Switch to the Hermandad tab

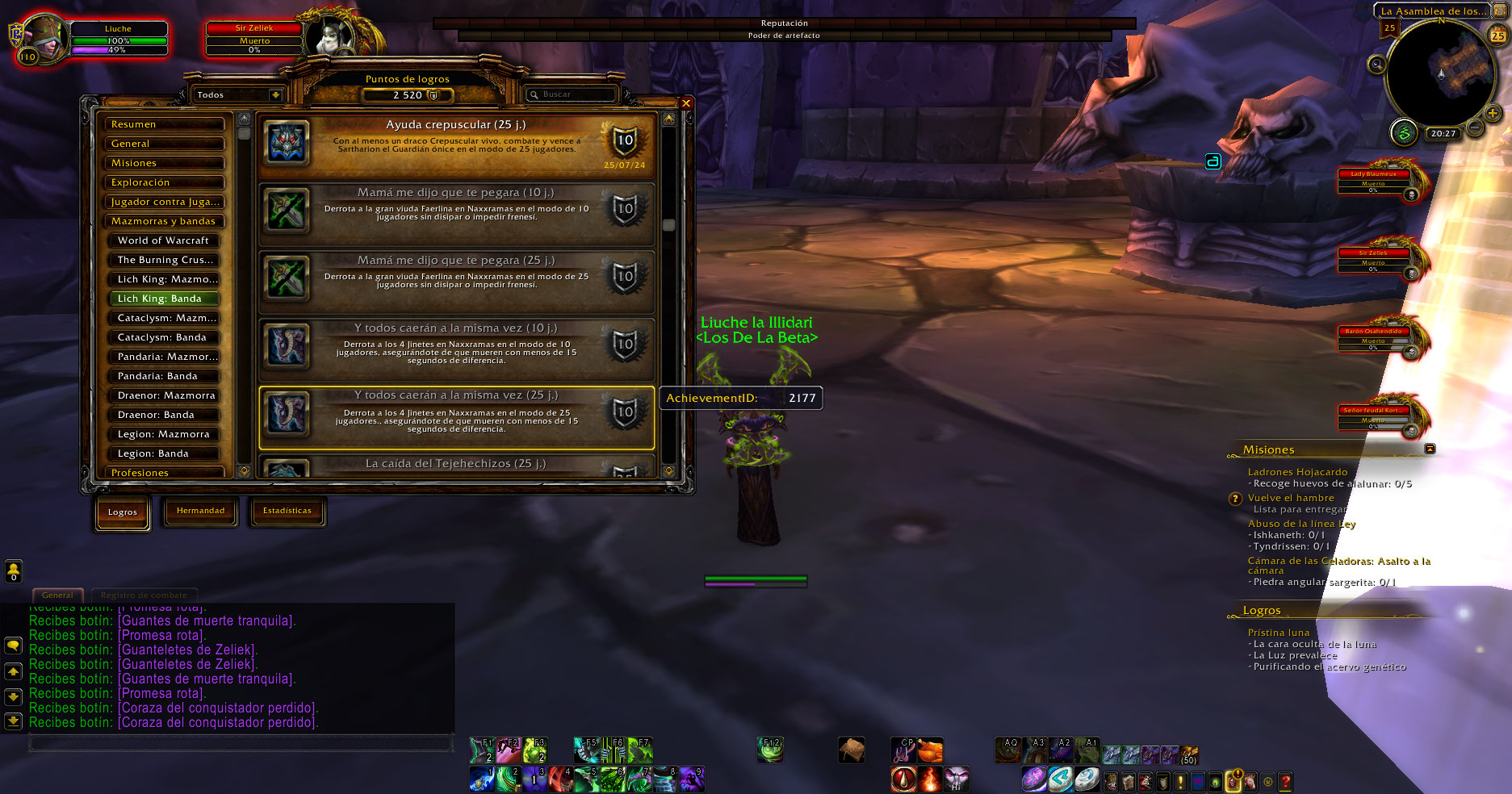tap(200, 511)
